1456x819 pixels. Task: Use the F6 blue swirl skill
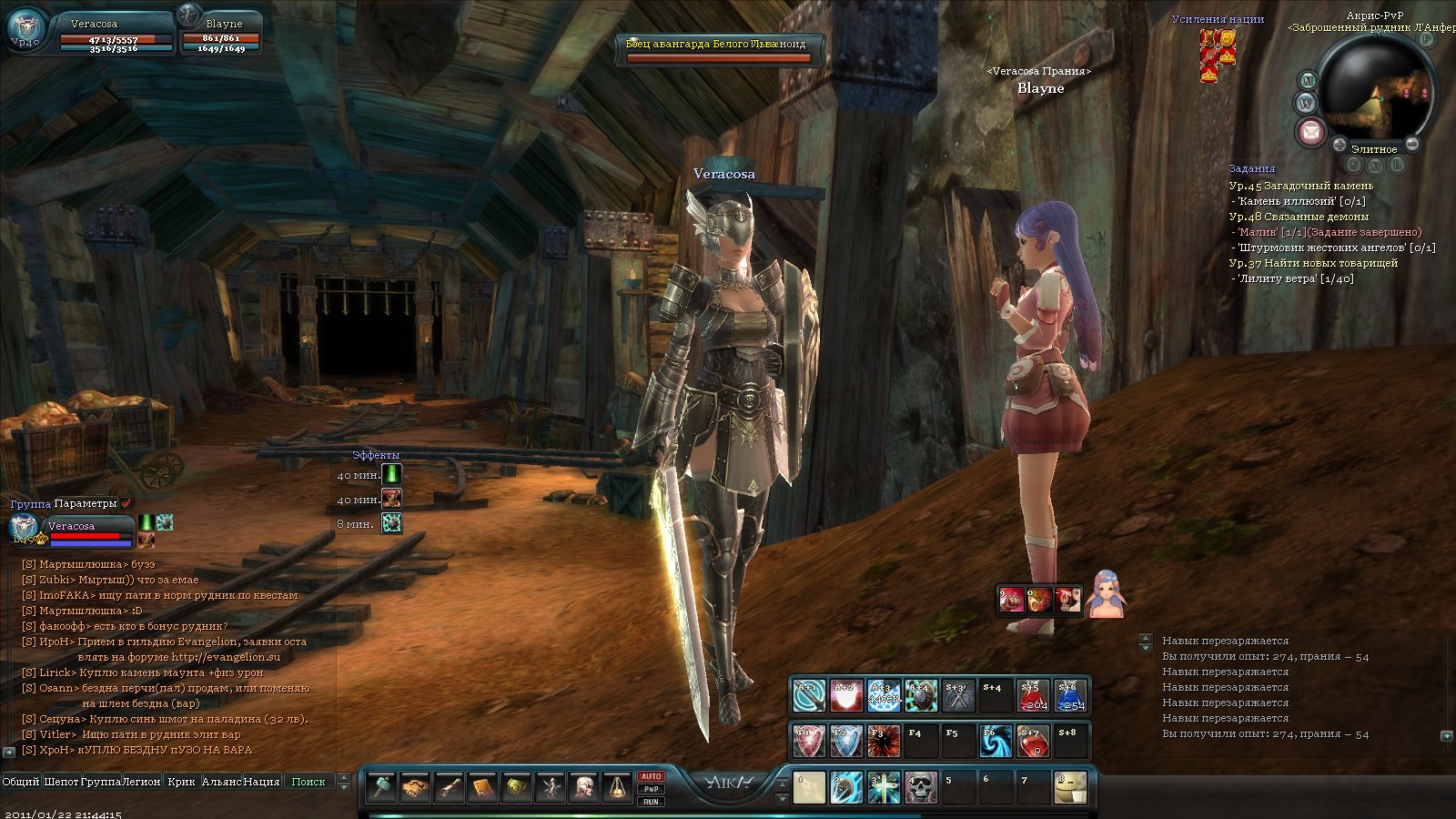996,742
